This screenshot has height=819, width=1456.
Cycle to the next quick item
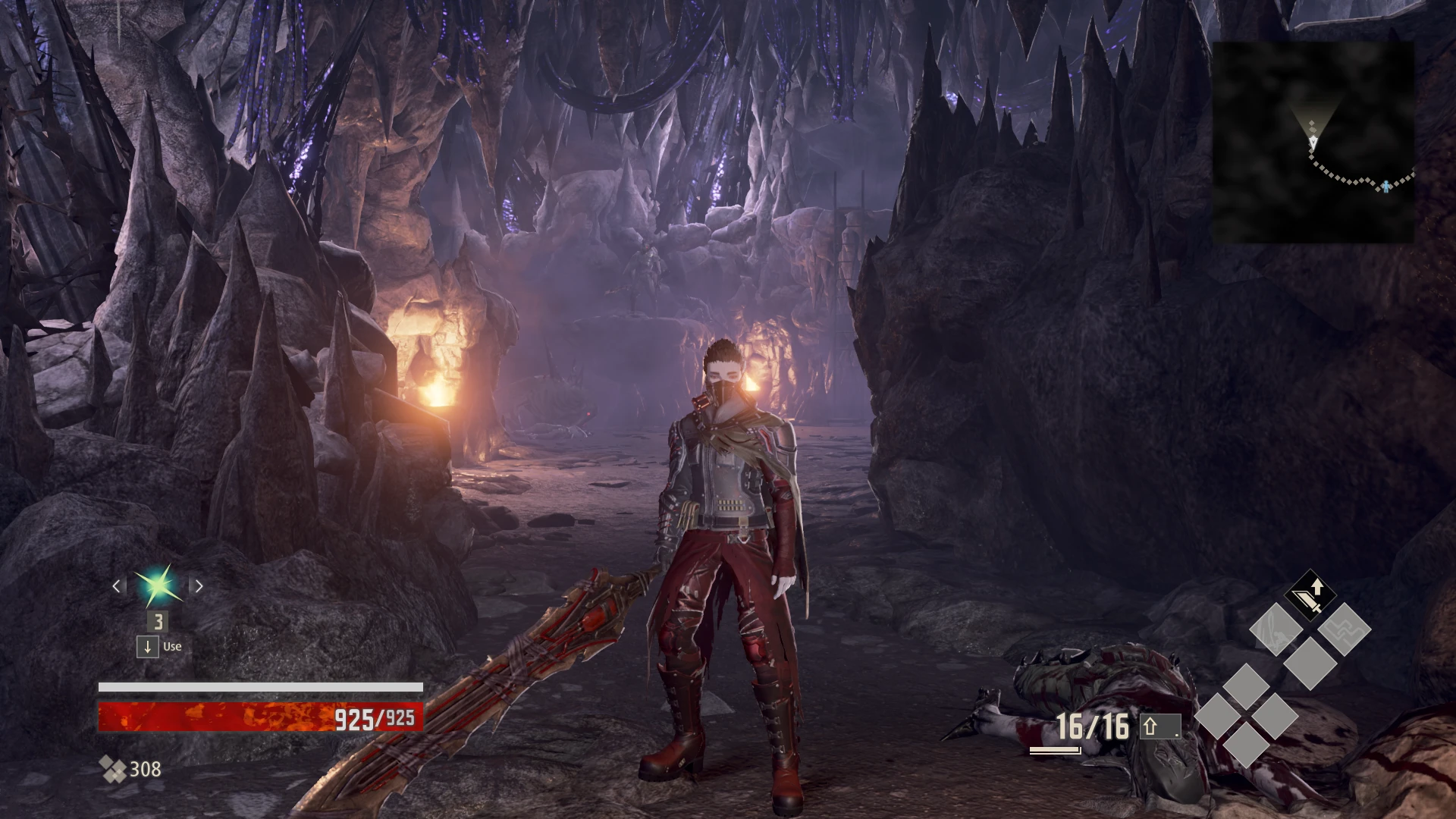199,586
